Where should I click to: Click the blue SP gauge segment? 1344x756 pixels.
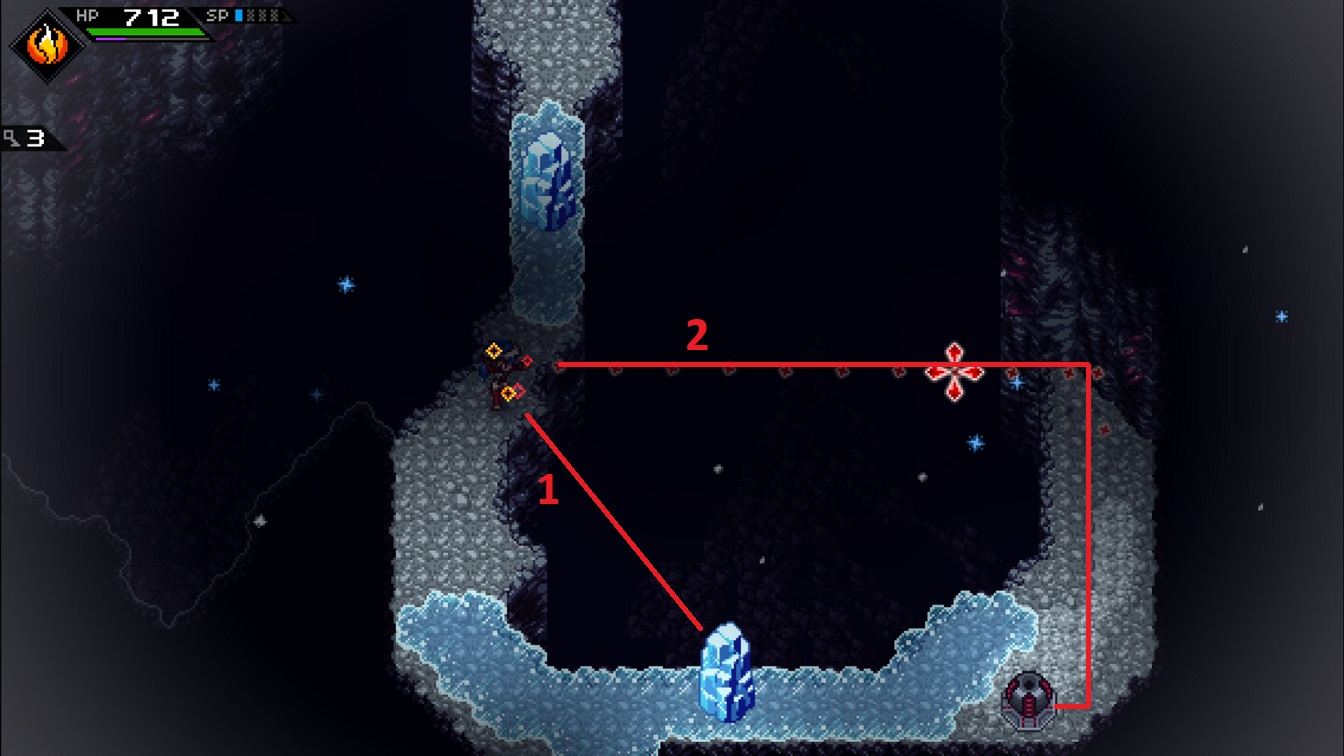click(x=238, y=13)
